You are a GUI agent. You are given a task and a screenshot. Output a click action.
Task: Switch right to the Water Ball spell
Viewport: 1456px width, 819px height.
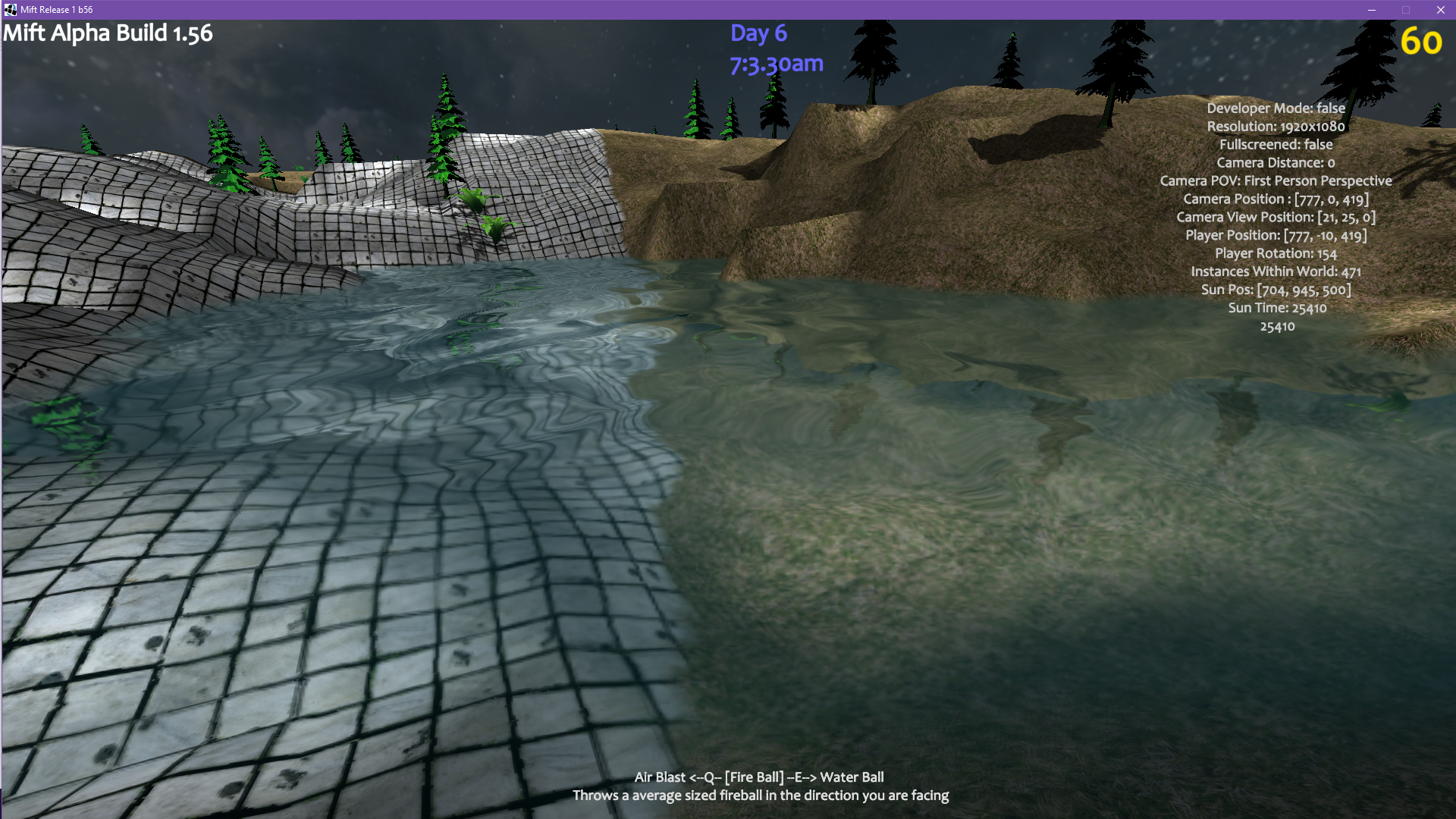(x=852, y=777)
